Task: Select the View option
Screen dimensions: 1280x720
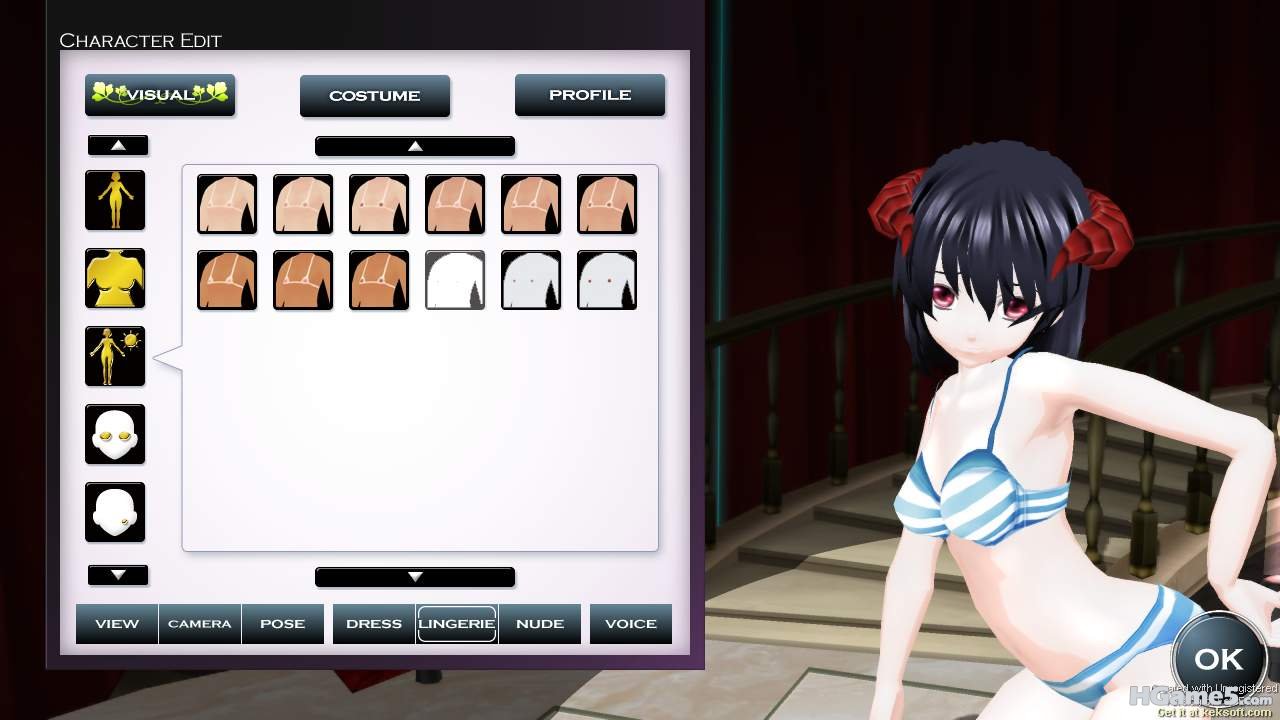Action: point(117,623)
